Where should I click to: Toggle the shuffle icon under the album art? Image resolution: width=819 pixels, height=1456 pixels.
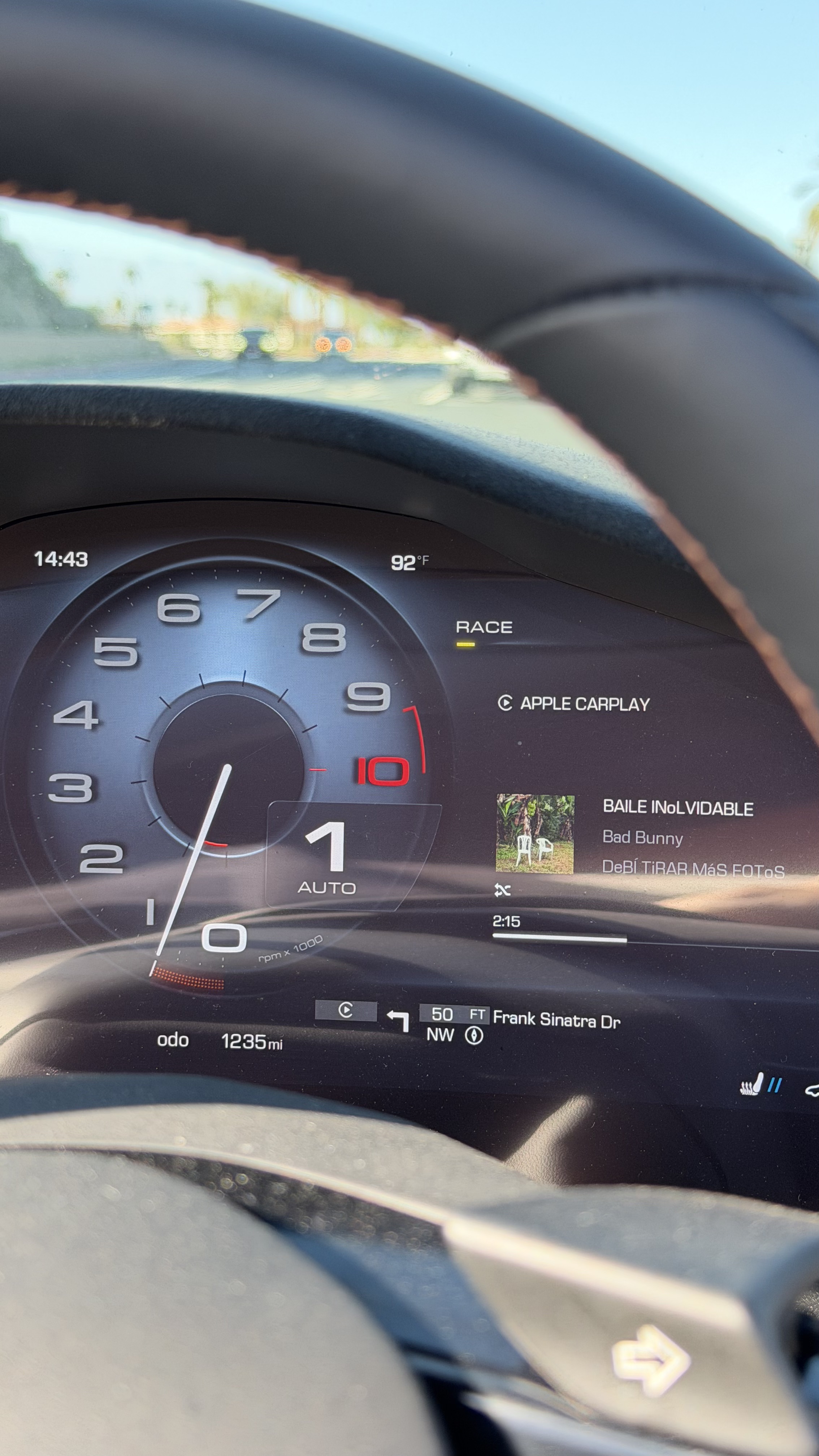click(502, 890)
